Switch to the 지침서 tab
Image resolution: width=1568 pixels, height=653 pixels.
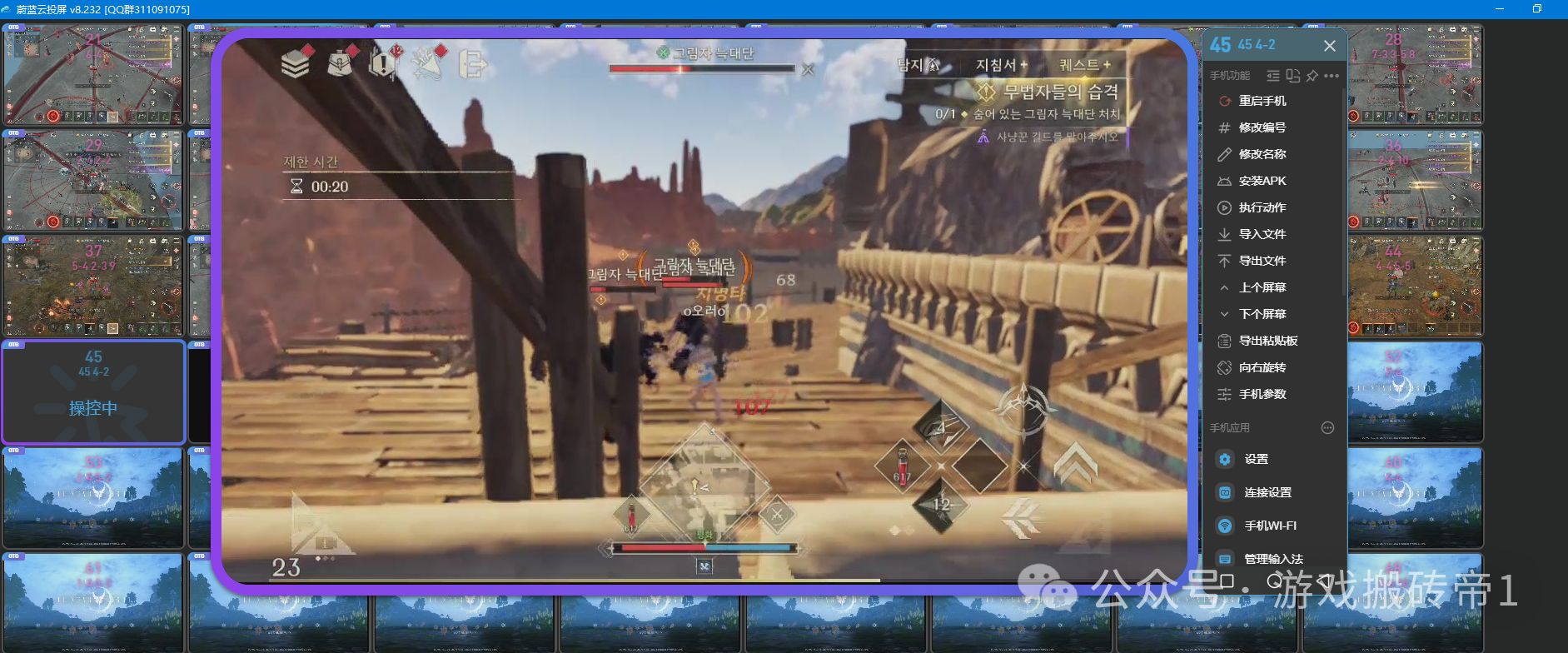coord(1001,65)
